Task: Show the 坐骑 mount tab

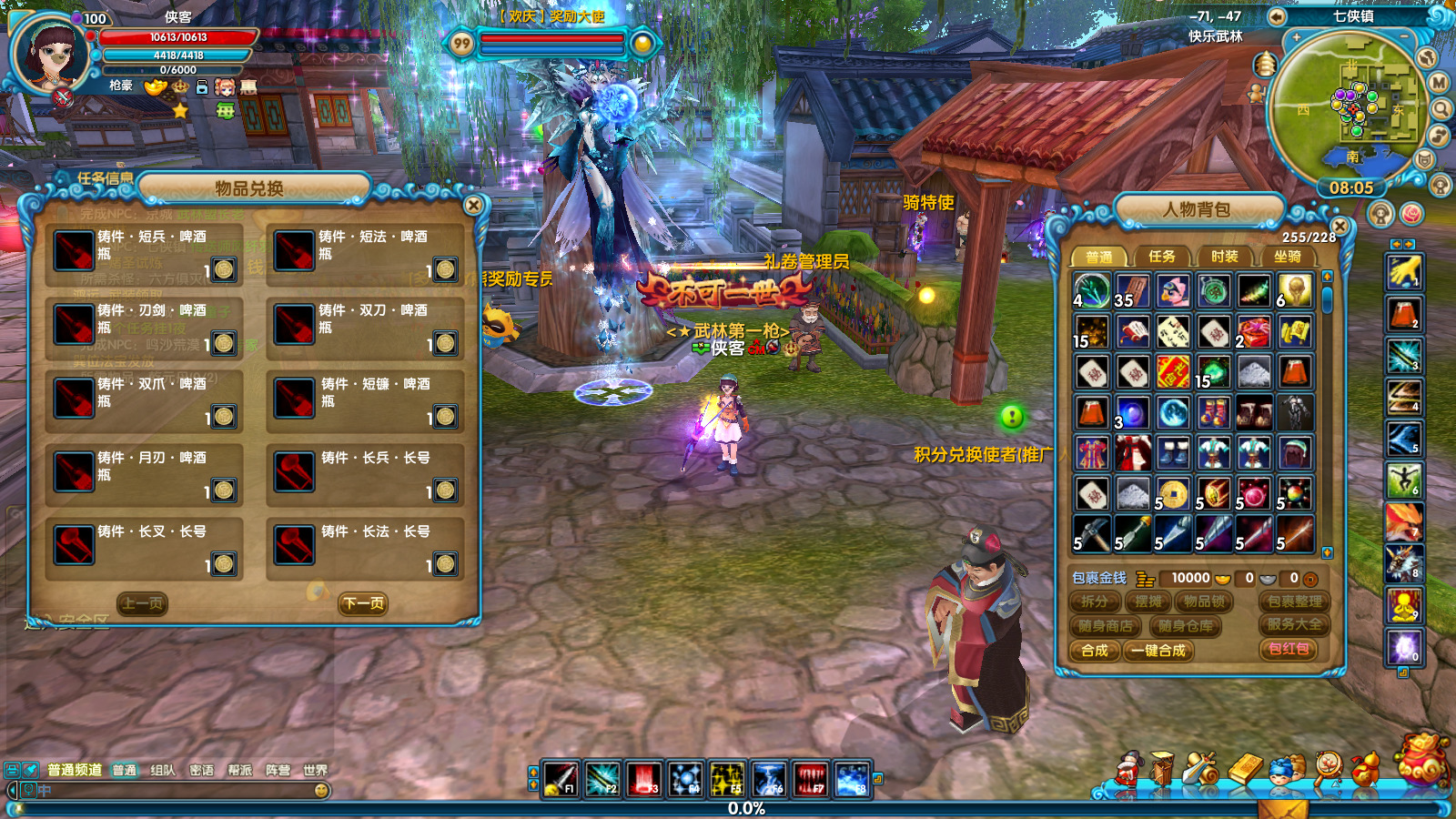Action: 1287,257
